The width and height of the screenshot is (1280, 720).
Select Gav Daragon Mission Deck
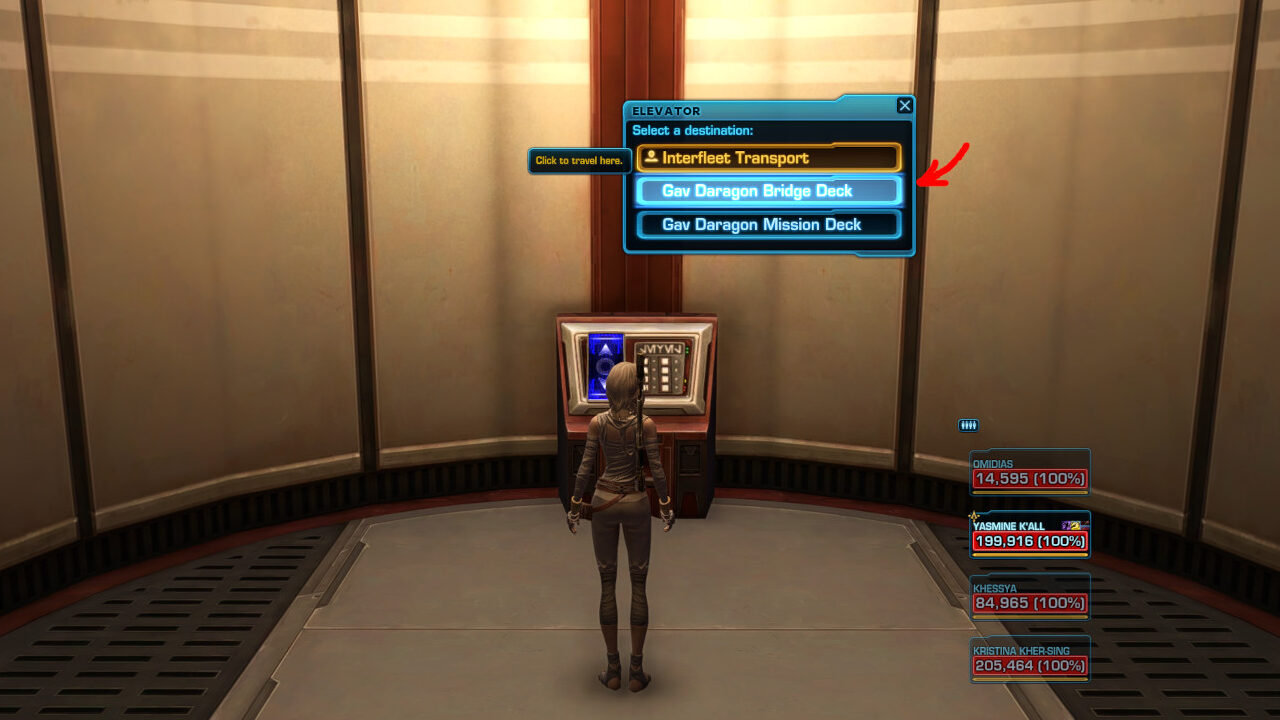coord(768,225)
